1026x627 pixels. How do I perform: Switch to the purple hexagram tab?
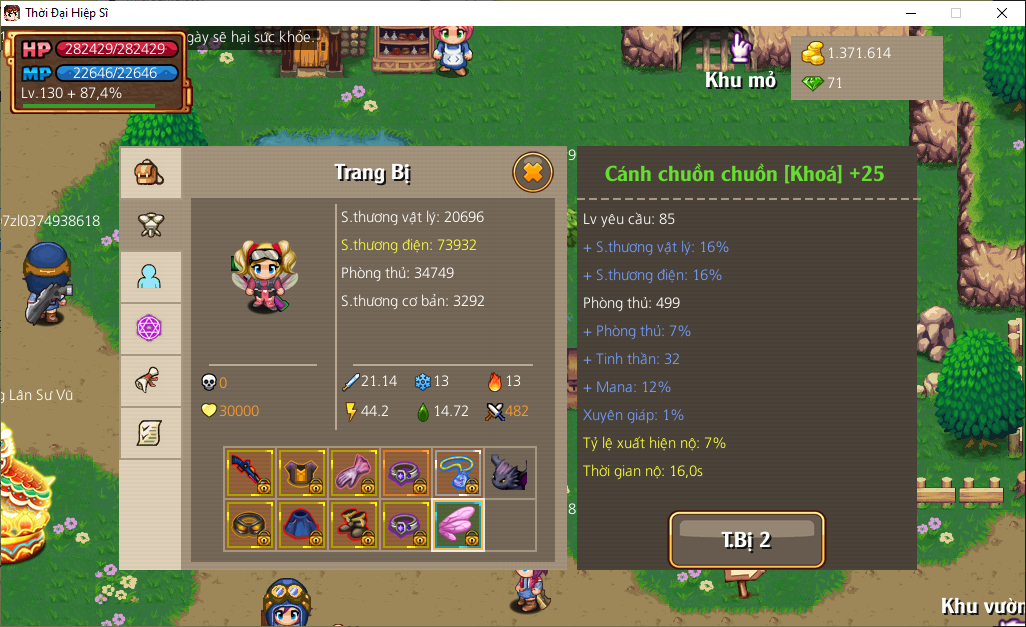click(x=150, y=329)
